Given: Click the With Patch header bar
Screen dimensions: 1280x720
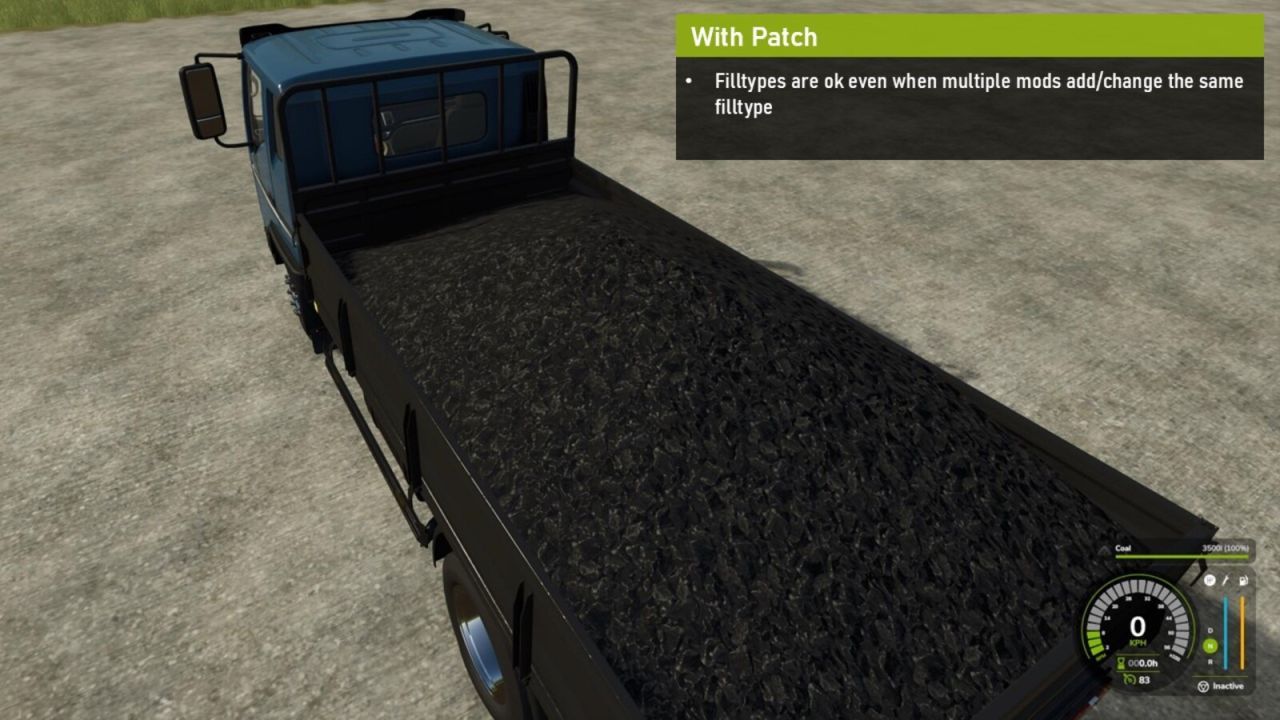Looking at the screenshot, I should (755, 37).
